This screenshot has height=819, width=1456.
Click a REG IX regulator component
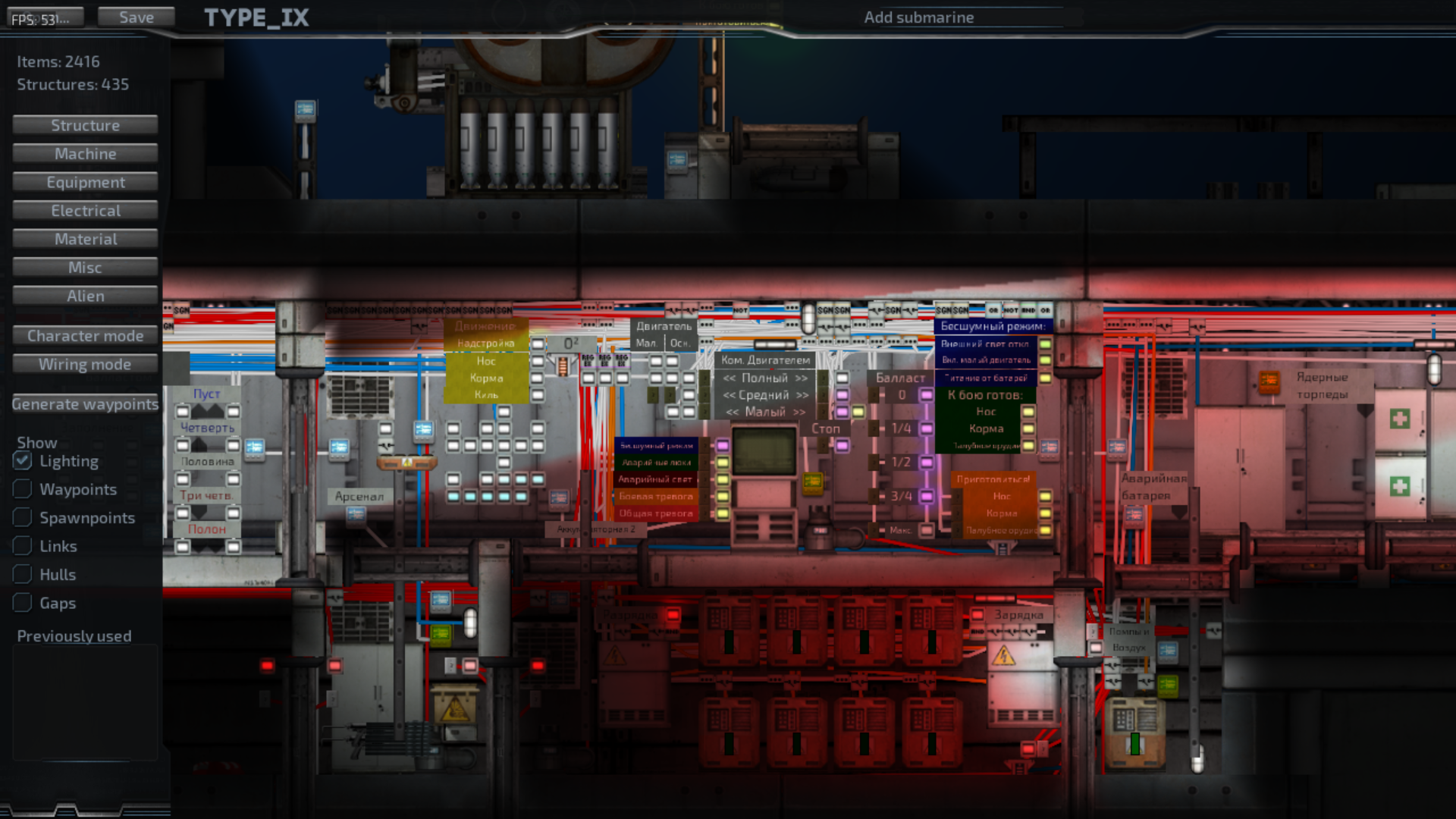tap(588, 361)
